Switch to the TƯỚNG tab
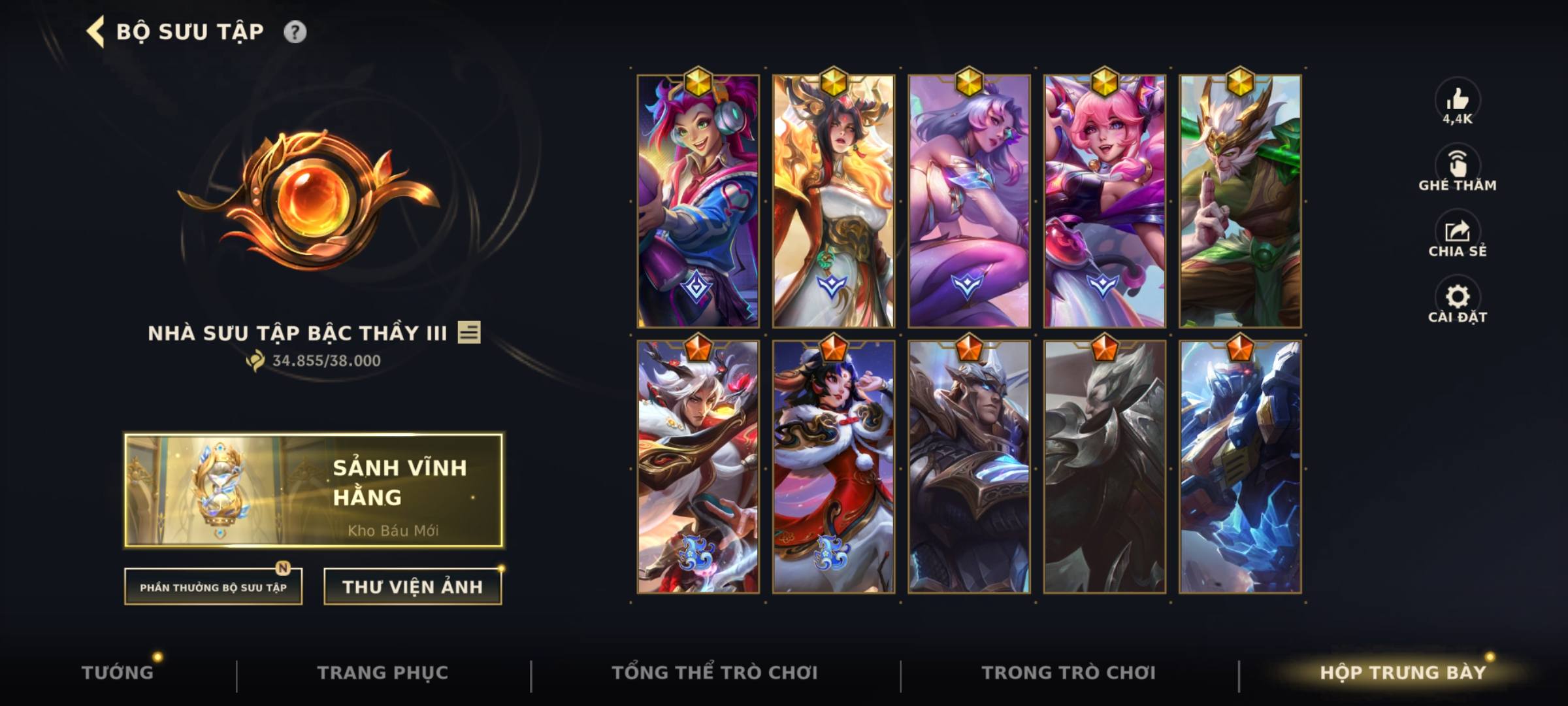 119,672
